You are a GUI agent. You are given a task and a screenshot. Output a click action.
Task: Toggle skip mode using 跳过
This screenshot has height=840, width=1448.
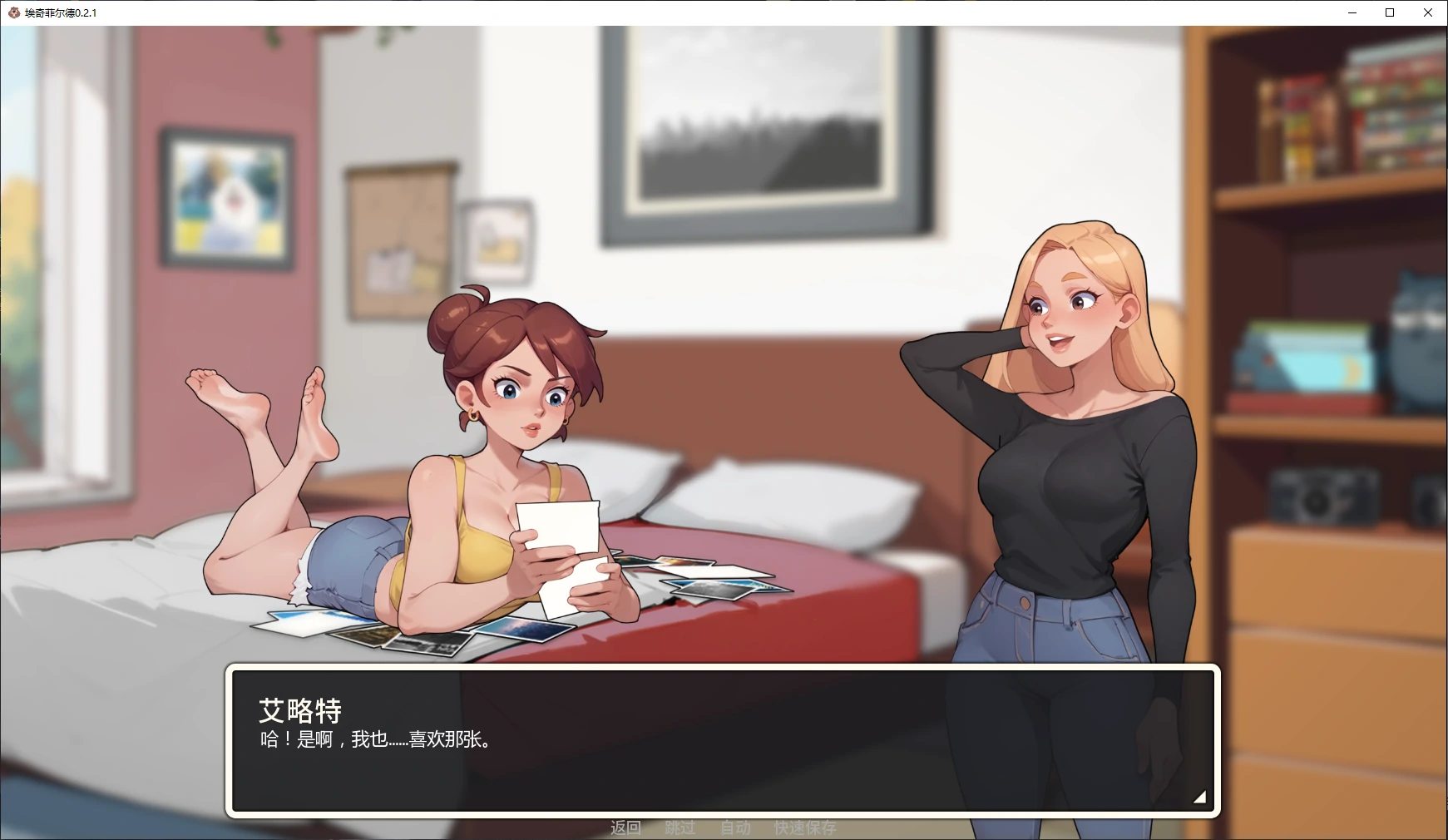[680, 828]
